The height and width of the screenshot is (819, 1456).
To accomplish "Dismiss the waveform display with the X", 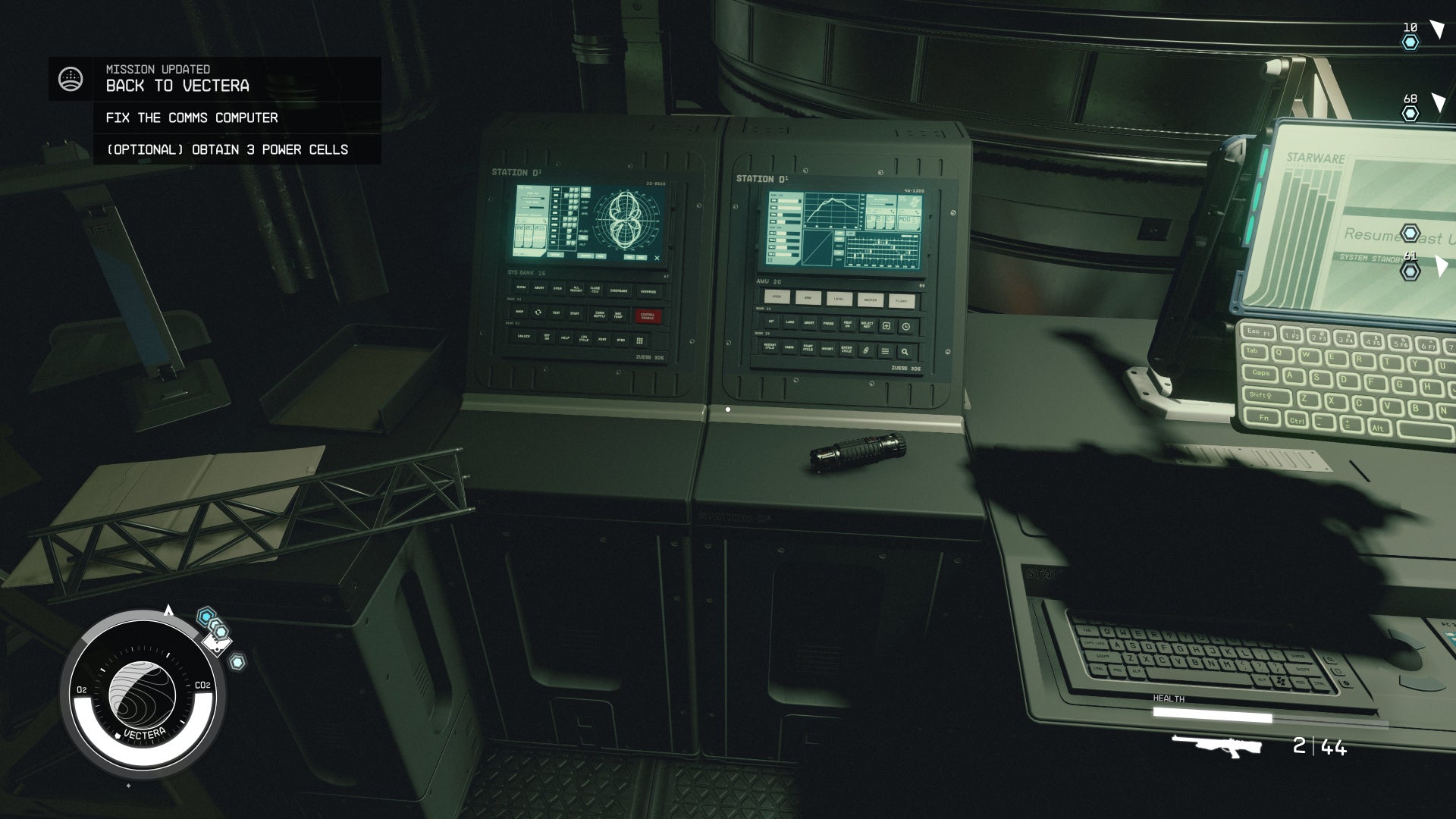I will [657, 258].
